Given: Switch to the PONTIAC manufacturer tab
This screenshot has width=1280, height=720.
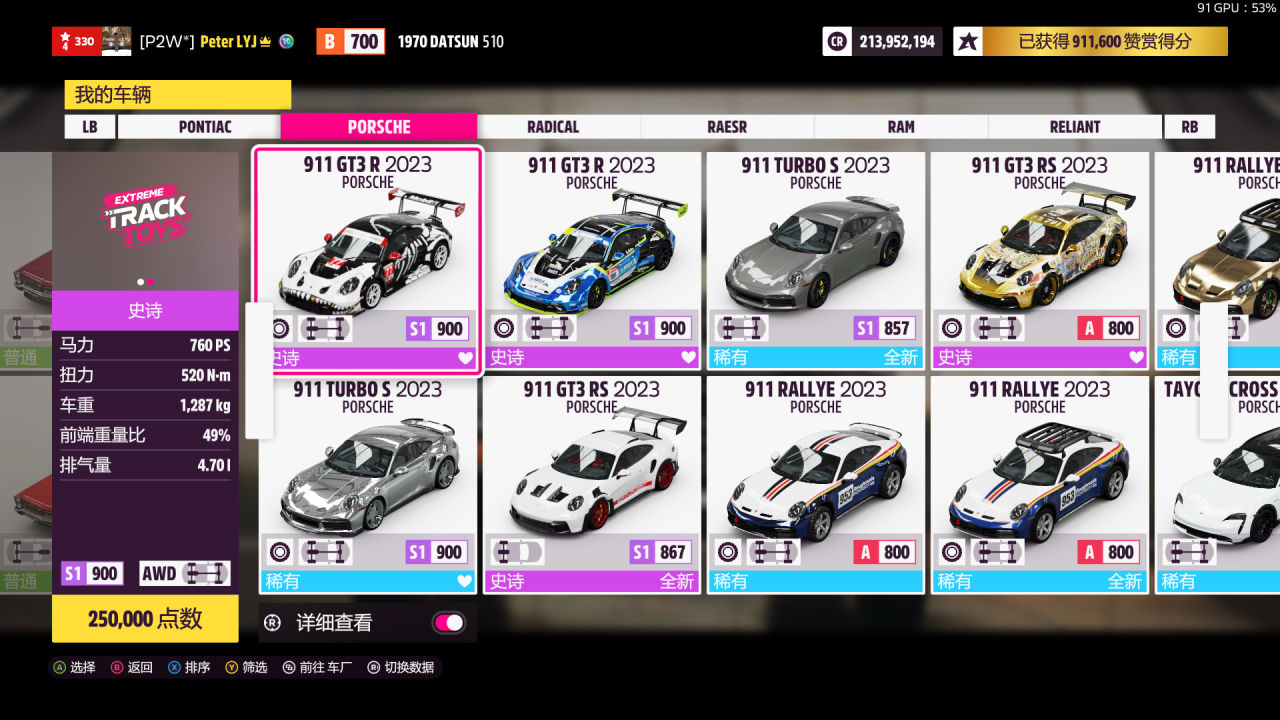Looking at the screenshot, I should 204,127.
